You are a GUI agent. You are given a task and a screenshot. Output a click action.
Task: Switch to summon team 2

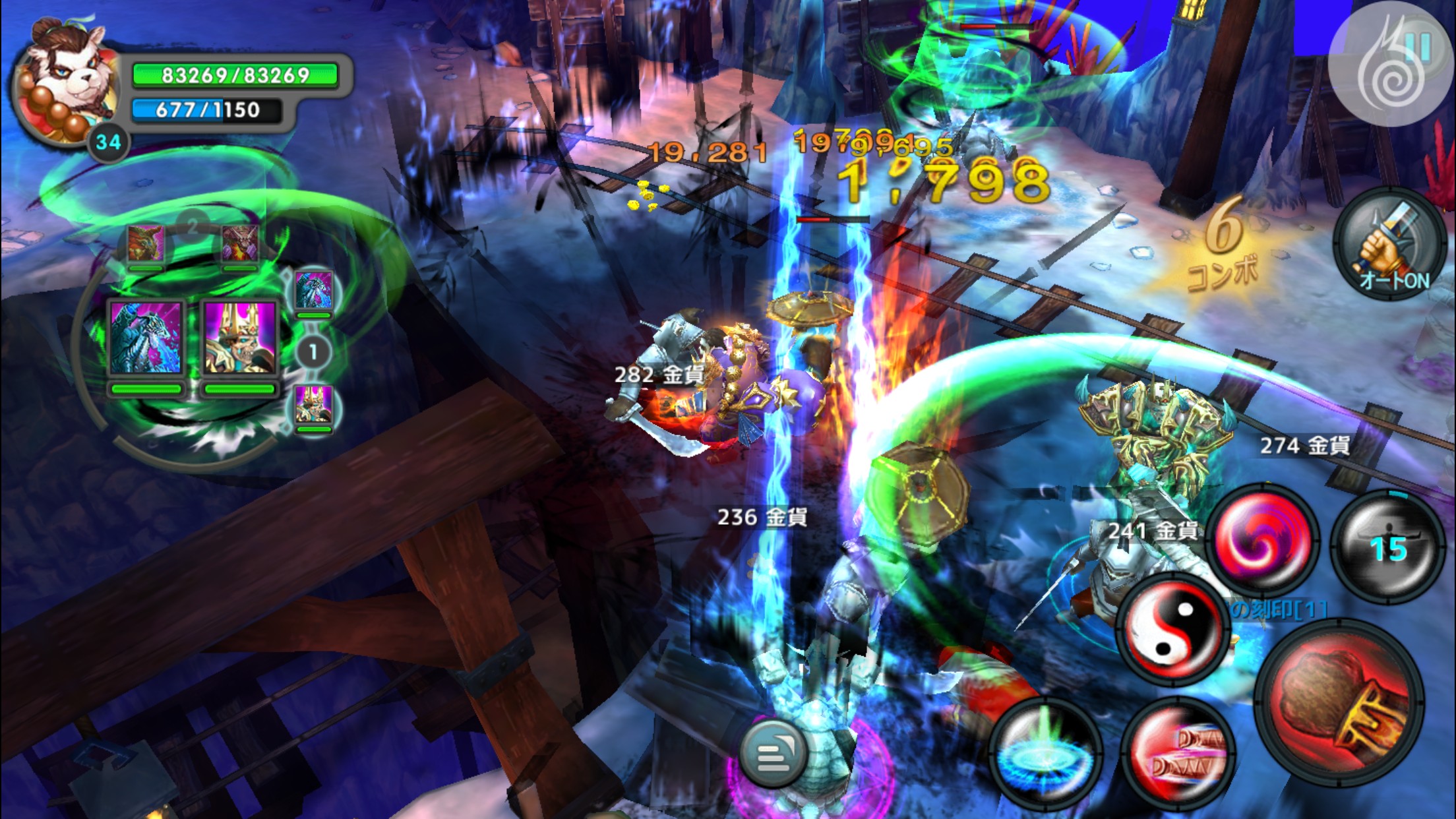[x=192, y=228]
